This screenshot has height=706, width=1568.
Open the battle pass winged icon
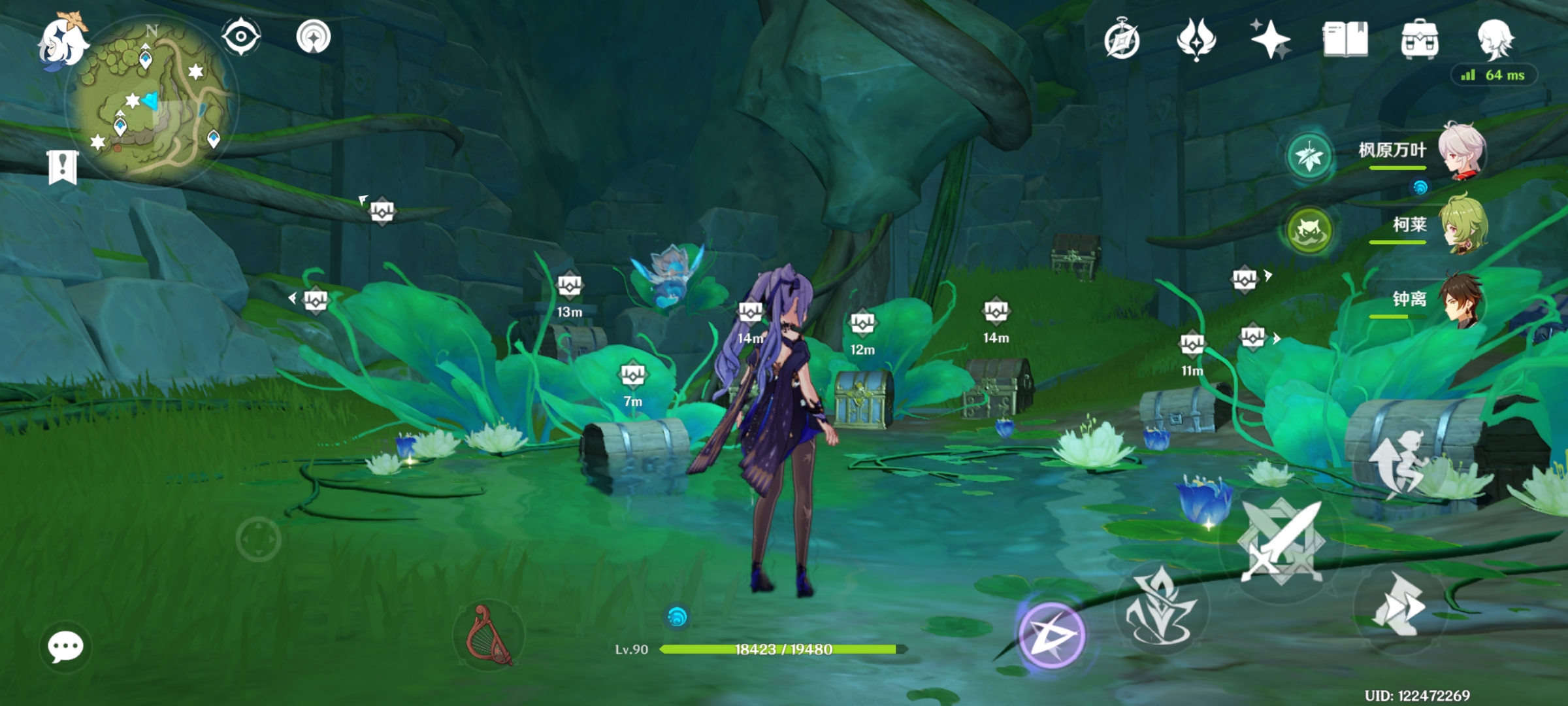1196,39
